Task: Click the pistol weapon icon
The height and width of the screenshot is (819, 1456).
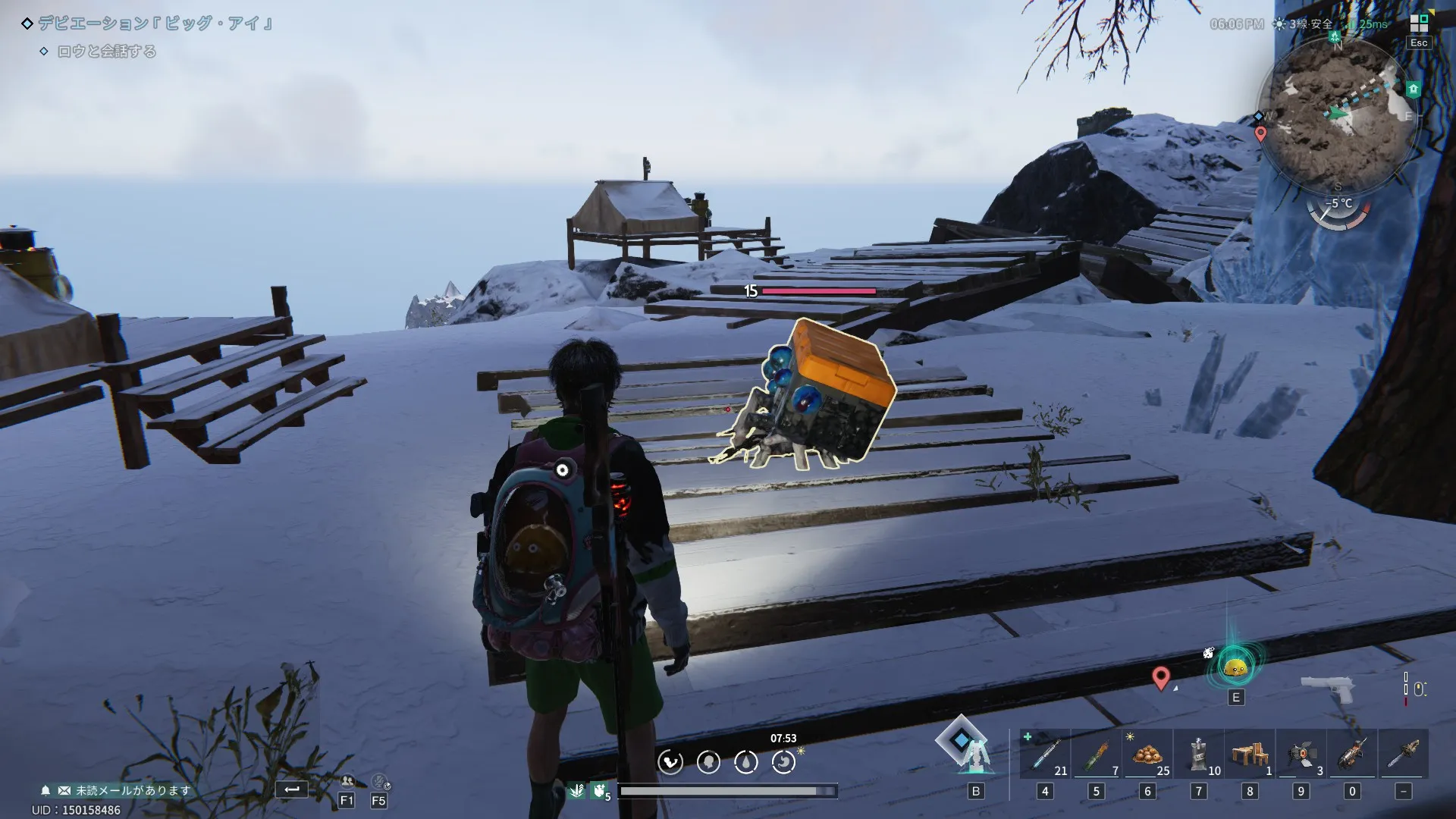Action: [1327, 689]
